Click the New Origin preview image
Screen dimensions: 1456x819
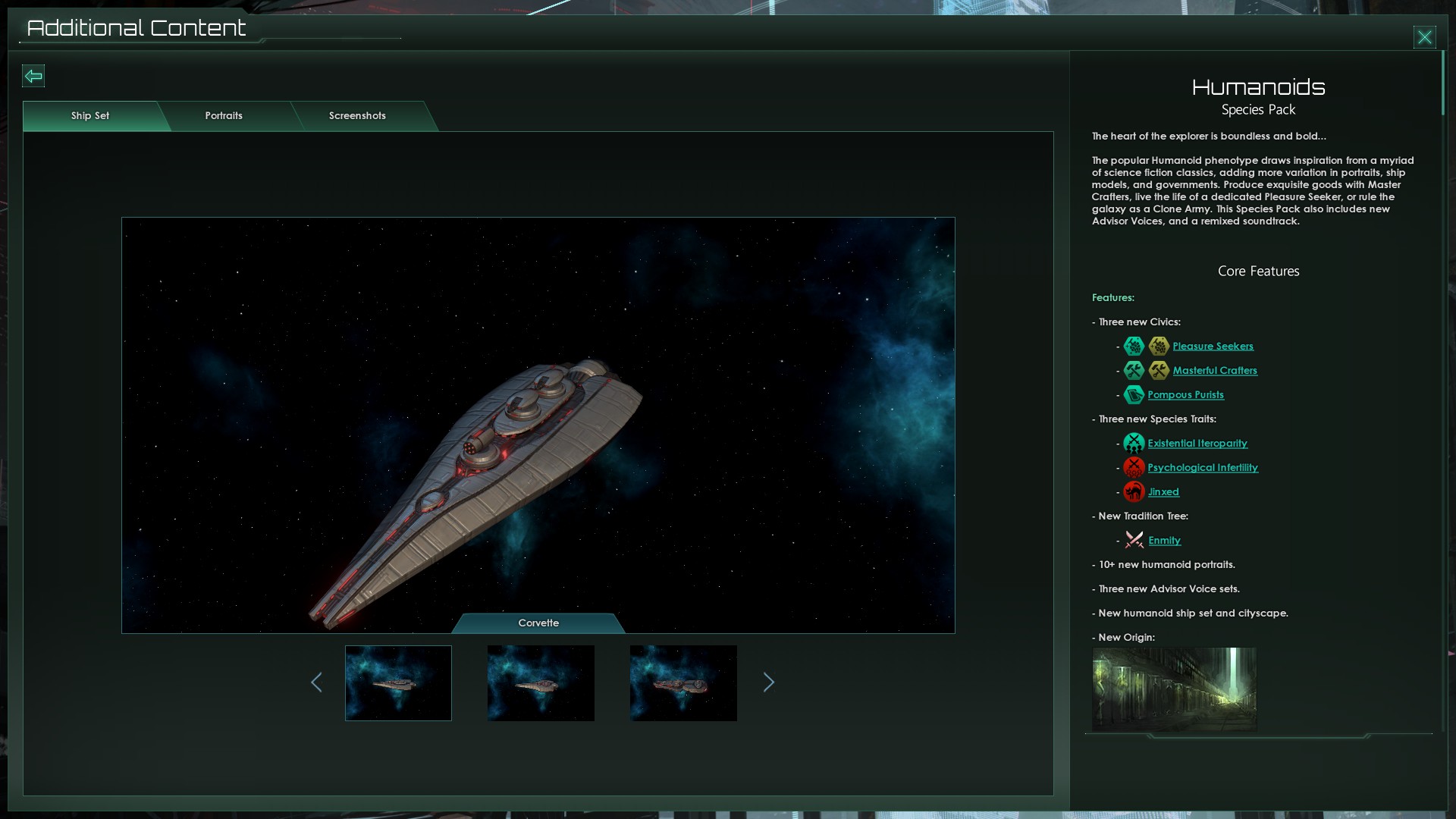point(1174,690)
